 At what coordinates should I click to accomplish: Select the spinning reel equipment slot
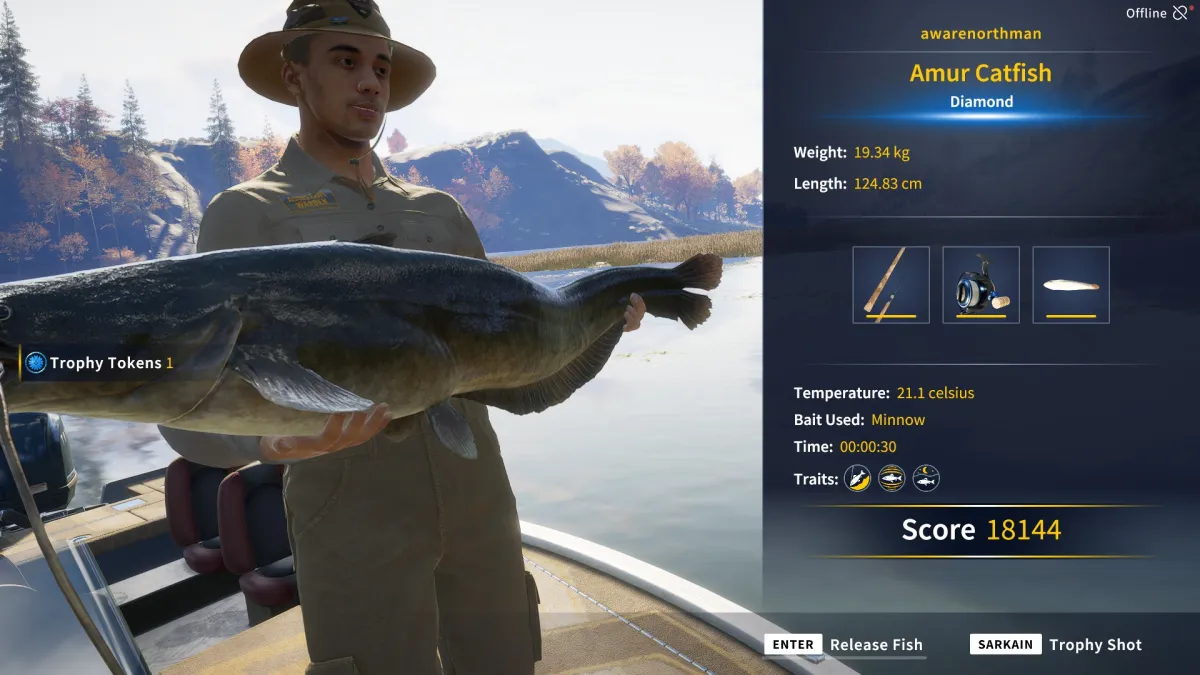point(981,285)
